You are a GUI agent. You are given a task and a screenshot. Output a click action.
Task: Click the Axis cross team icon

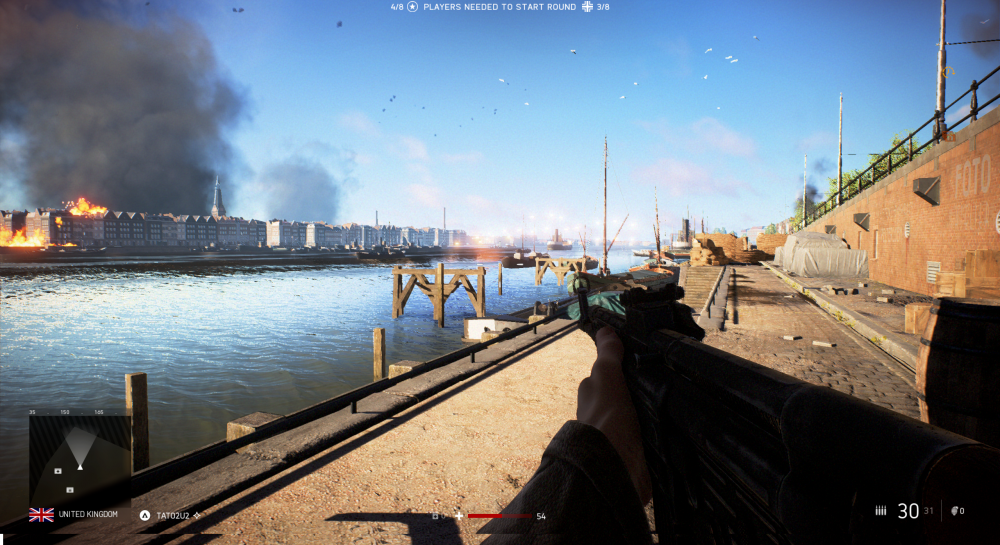pyautogui.click(x=586, y=7)
